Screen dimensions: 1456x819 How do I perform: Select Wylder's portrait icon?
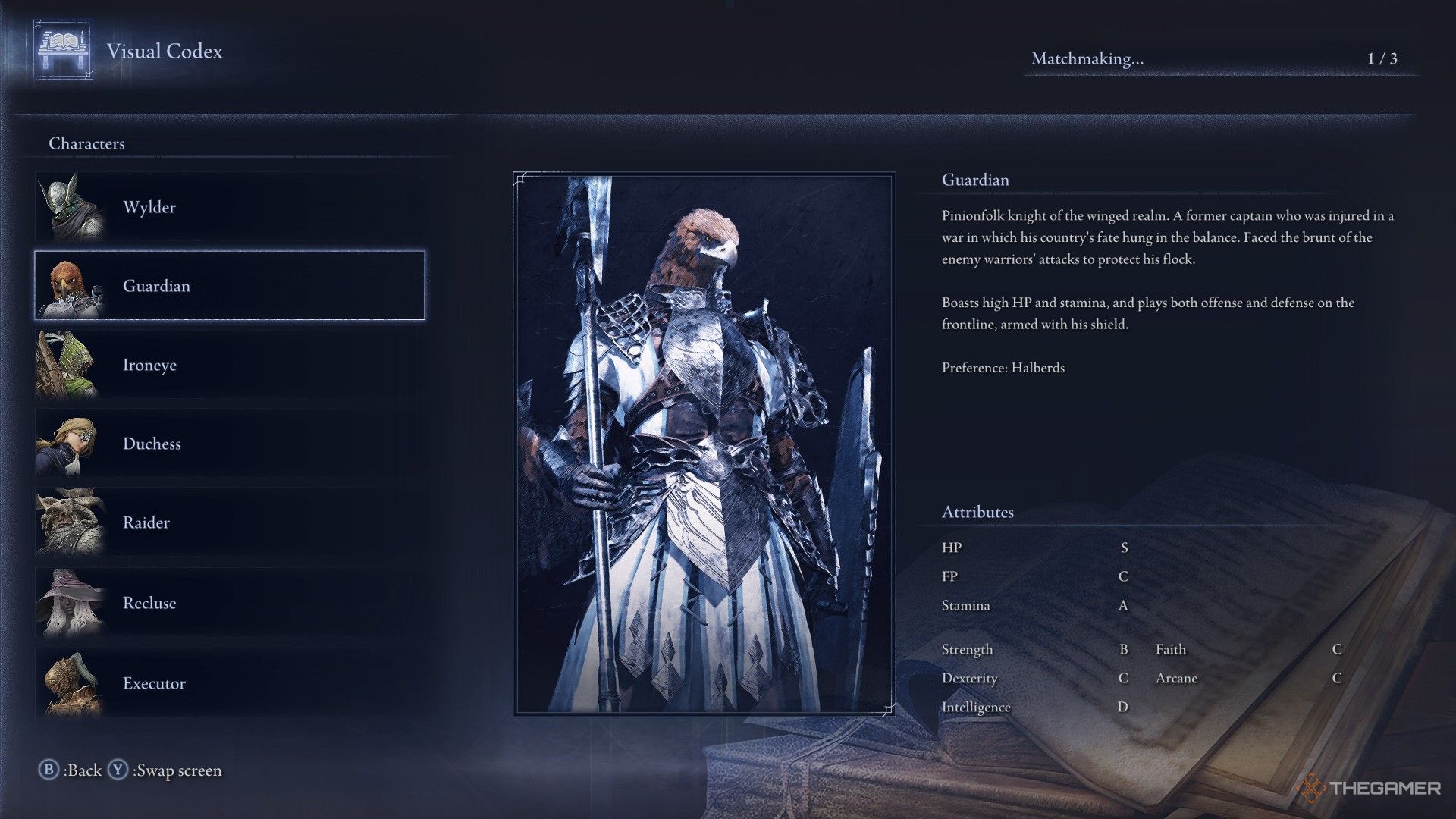pos(71,206)
